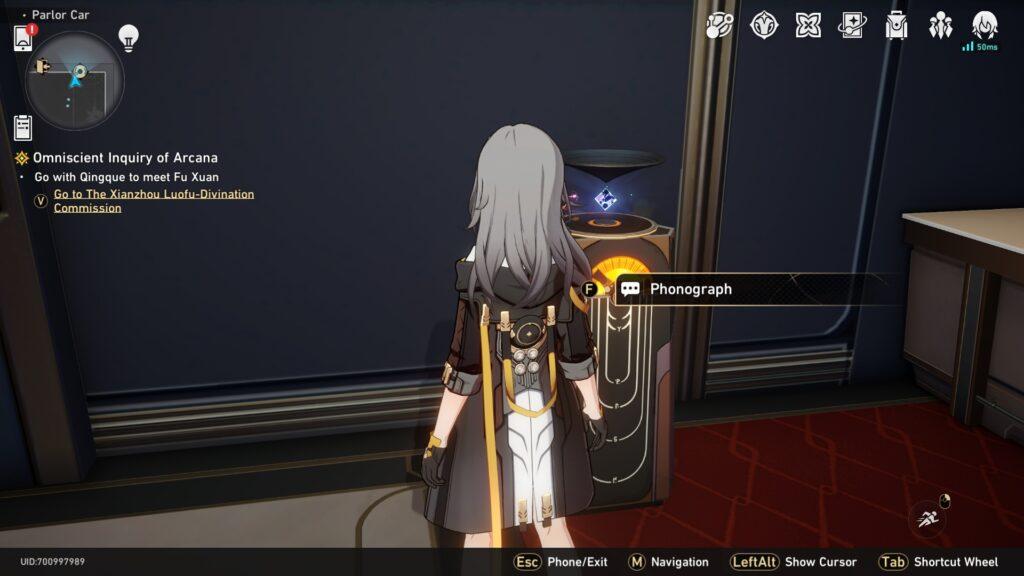
Task: Click the lightbulb hint icon
Action: point(128,37)
